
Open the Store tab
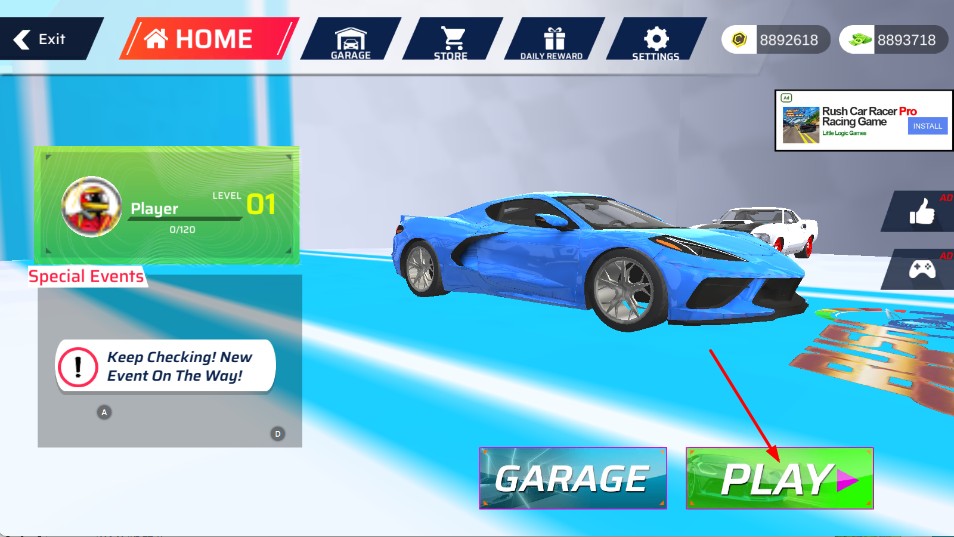pos(452,40)
